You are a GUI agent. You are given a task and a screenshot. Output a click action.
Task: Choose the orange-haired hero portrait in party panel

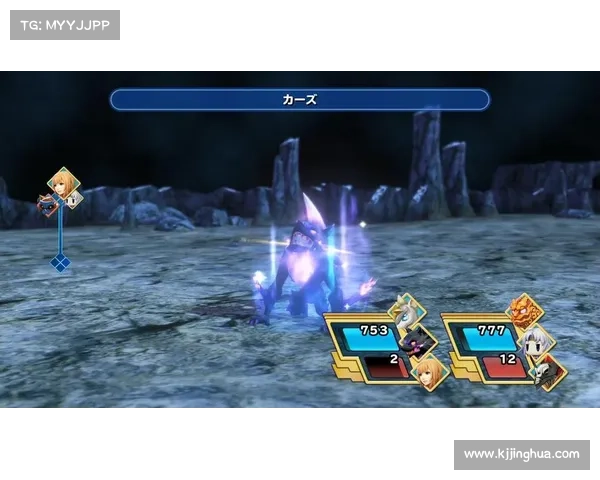point(431,374)
